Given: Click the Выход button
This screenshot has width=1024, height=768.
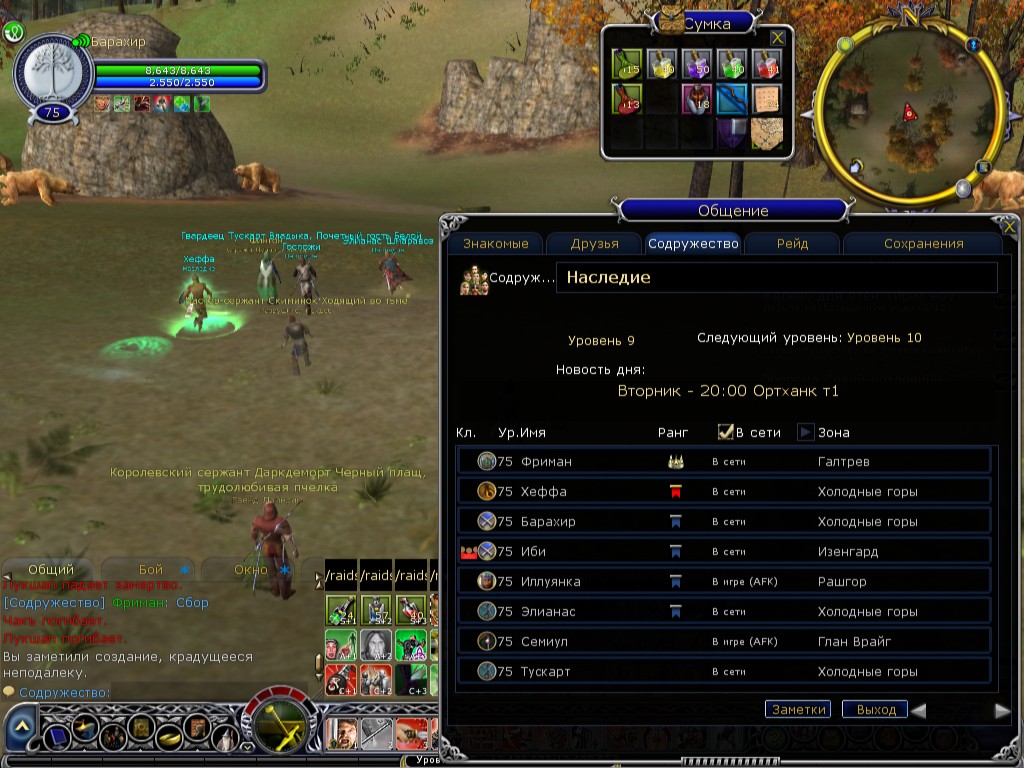Looking at the screenshot, I should tap(875, 709).
